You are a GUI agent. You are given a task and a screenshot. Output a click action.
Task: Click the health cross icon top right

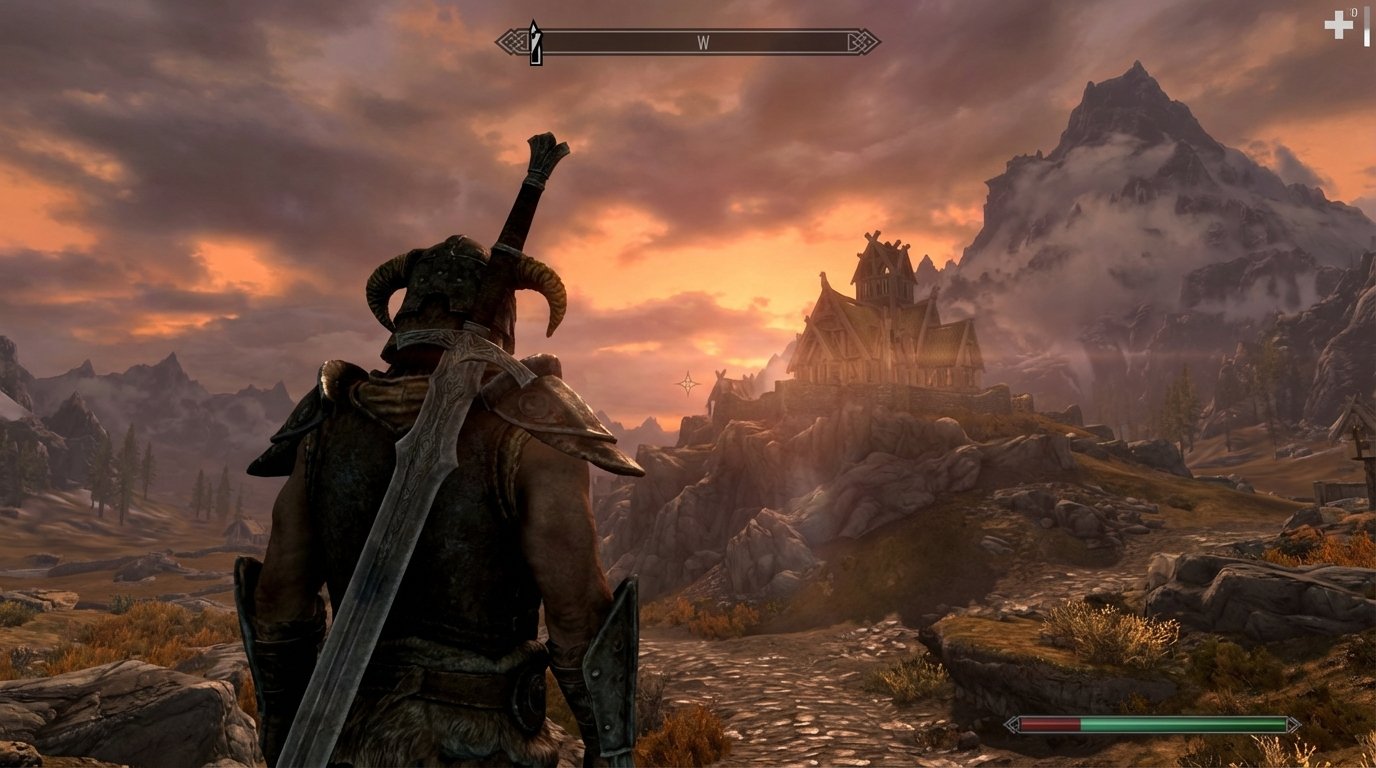pos(1338,24)
